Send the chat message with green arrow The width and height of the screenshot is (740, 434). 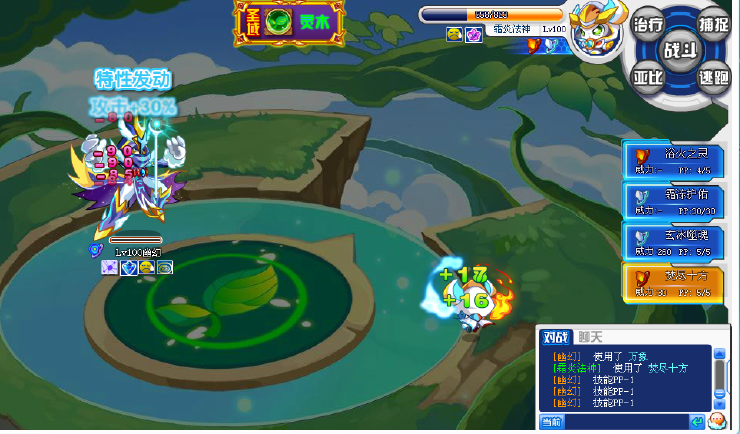(x=698, y=421)
